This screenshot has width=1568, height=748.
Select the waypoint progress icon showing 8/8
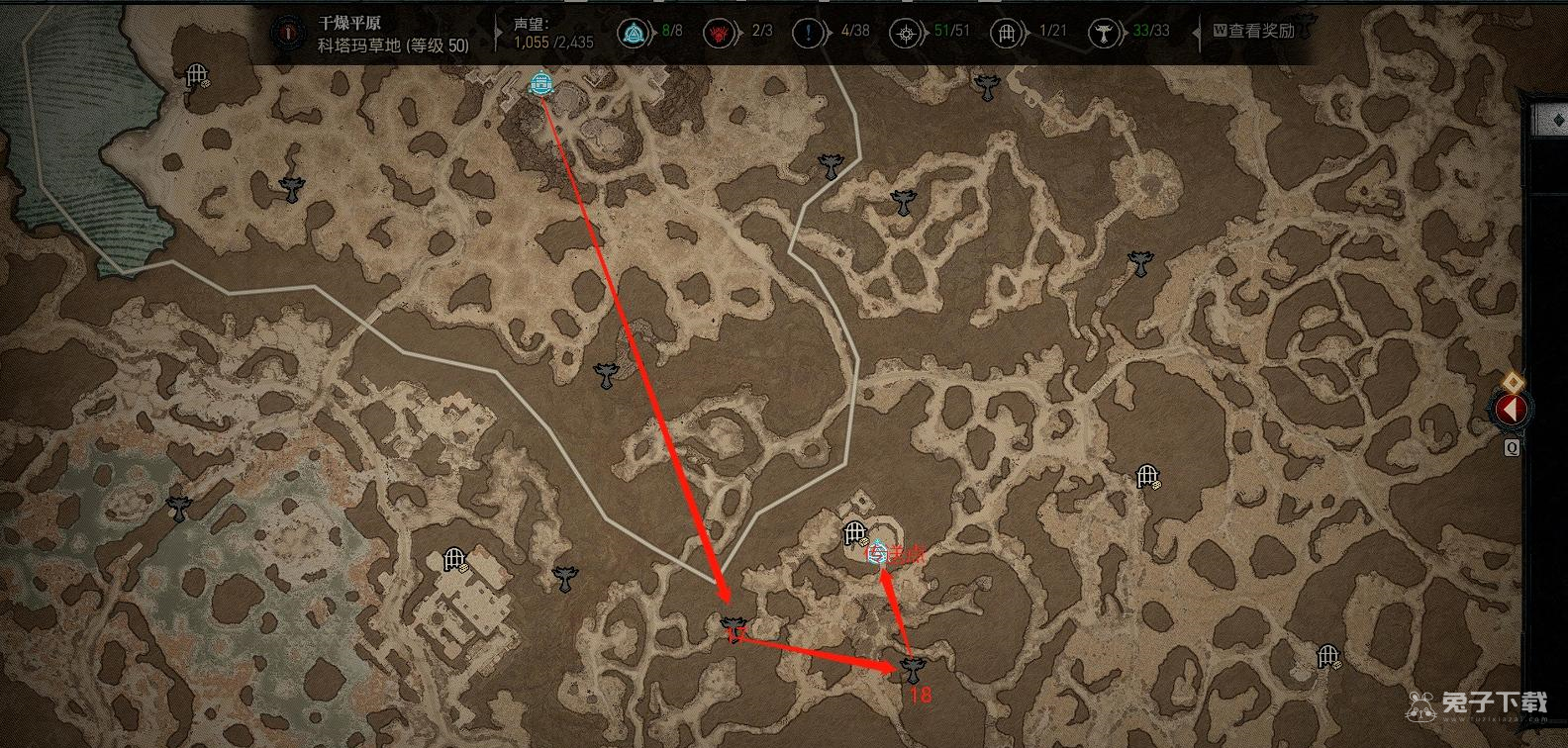(631, 33)
